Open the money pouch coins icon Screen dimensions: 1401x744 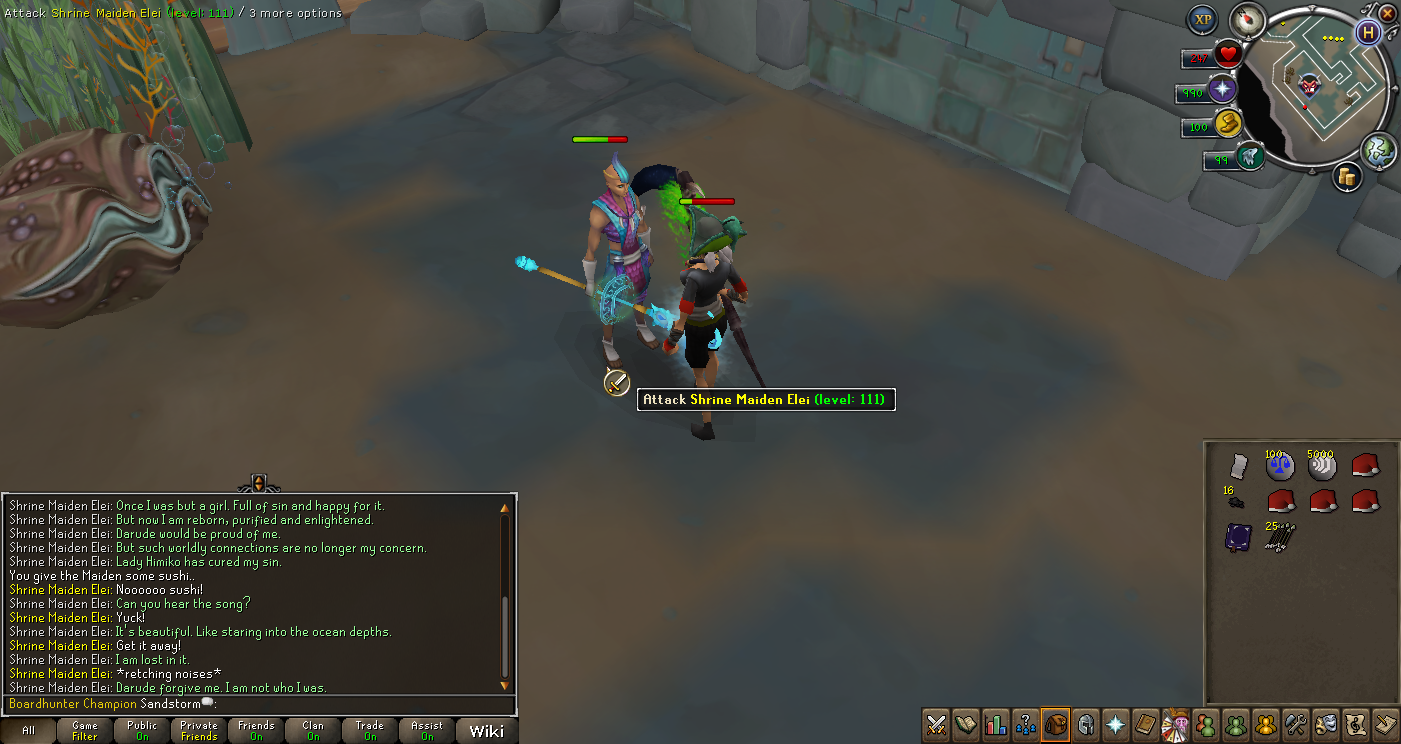[x=1347, y=177]
